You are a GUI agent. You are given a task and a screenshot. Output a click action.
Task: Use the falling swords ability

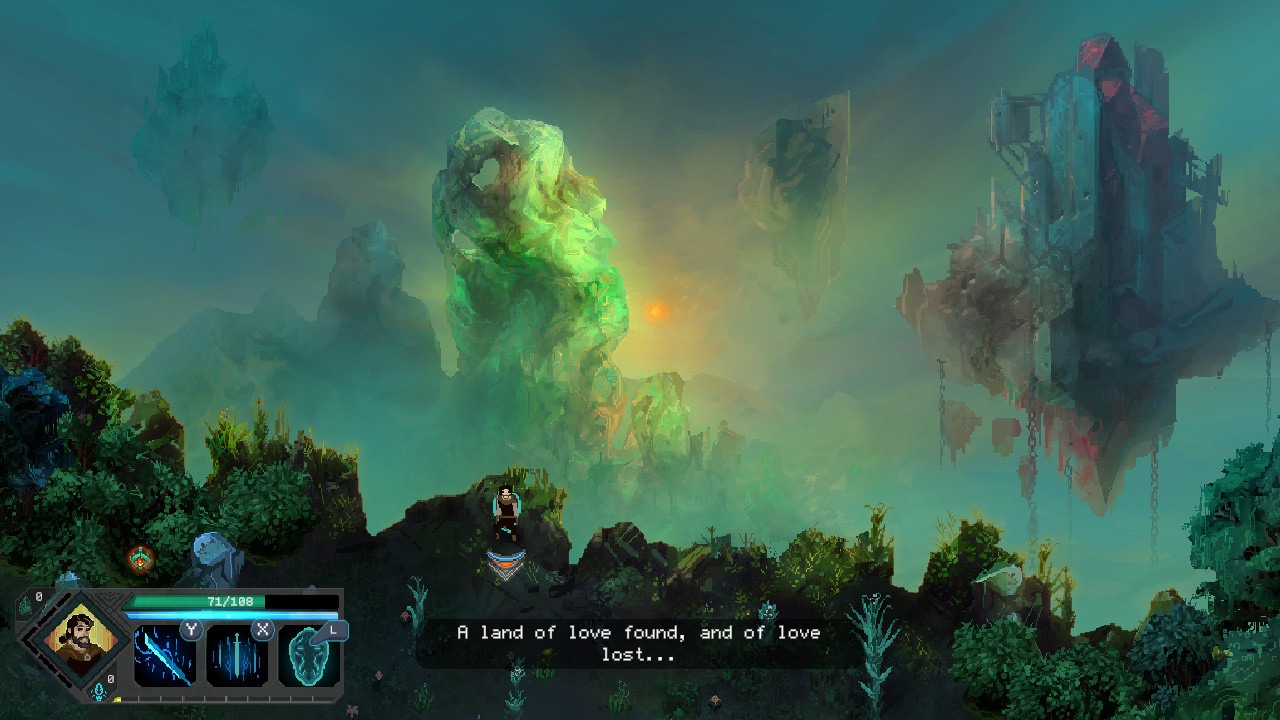237,656
